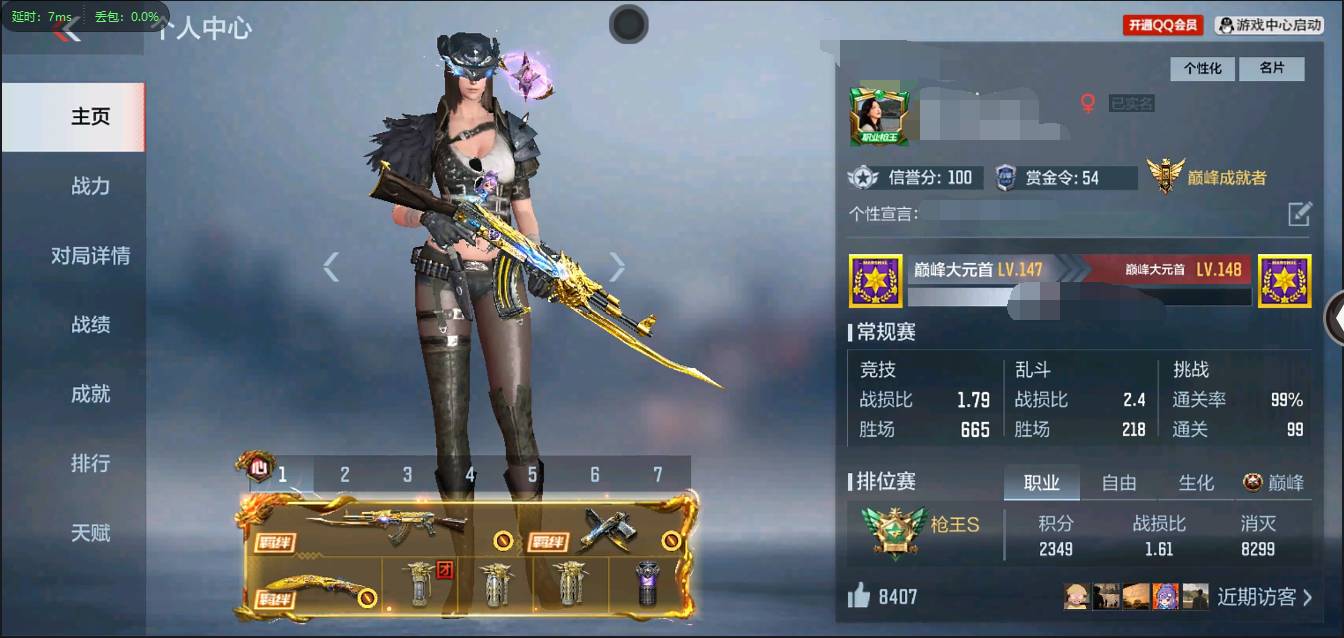
Task: Select the 职业 ranked tab
Action: point(1041,483)
